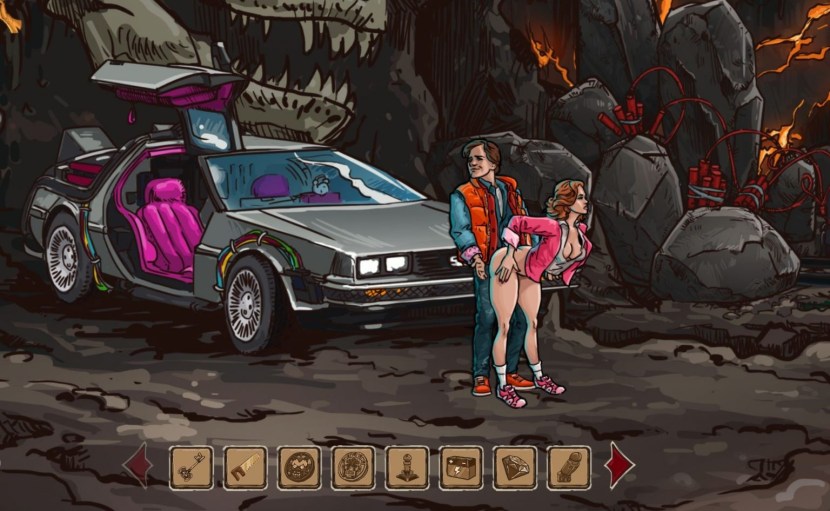Select the skull-engraved coin slot

click(x=353, y=467)
